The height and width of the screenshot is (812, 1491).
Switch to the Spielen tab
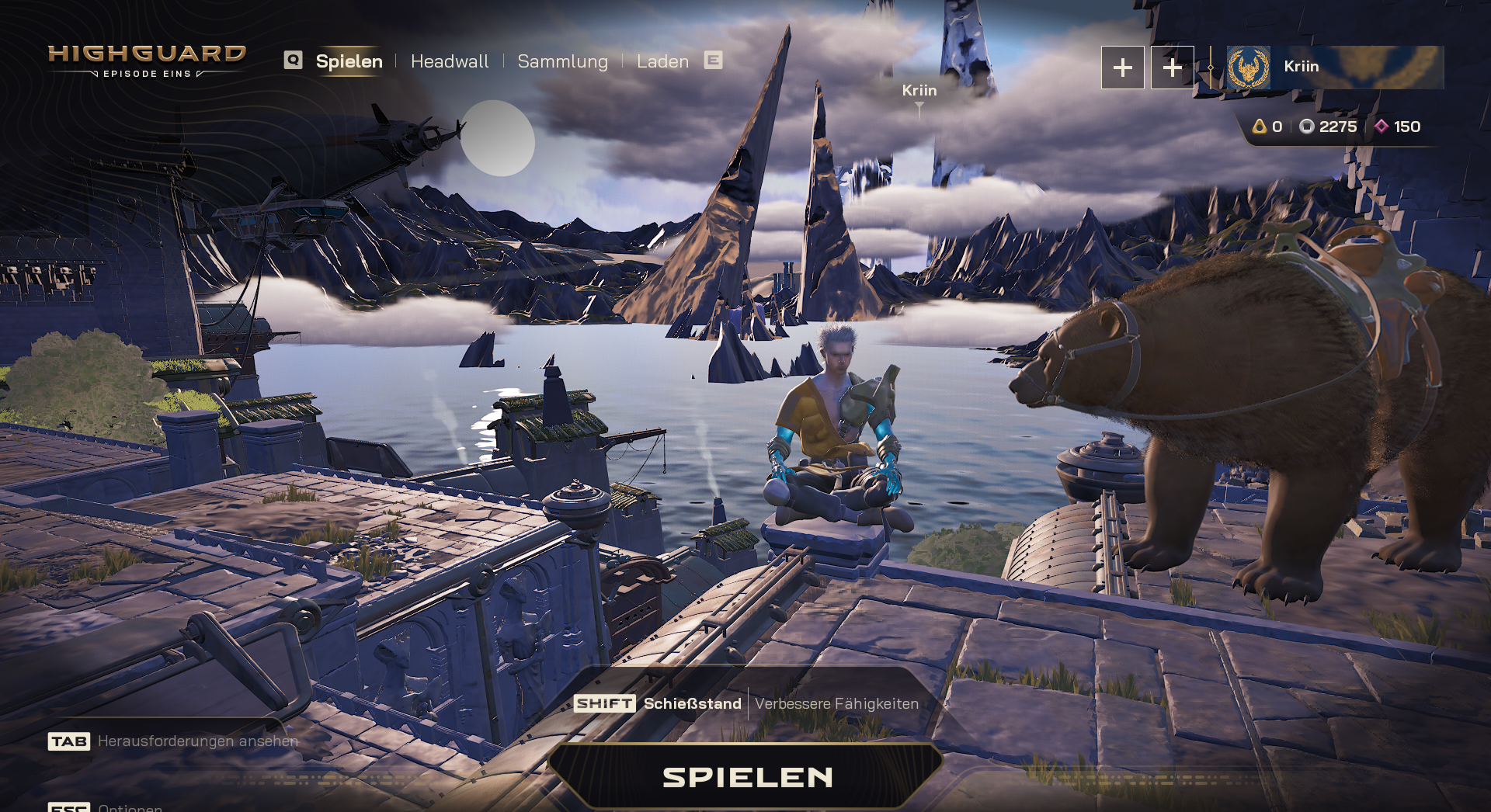coord(349,61)
